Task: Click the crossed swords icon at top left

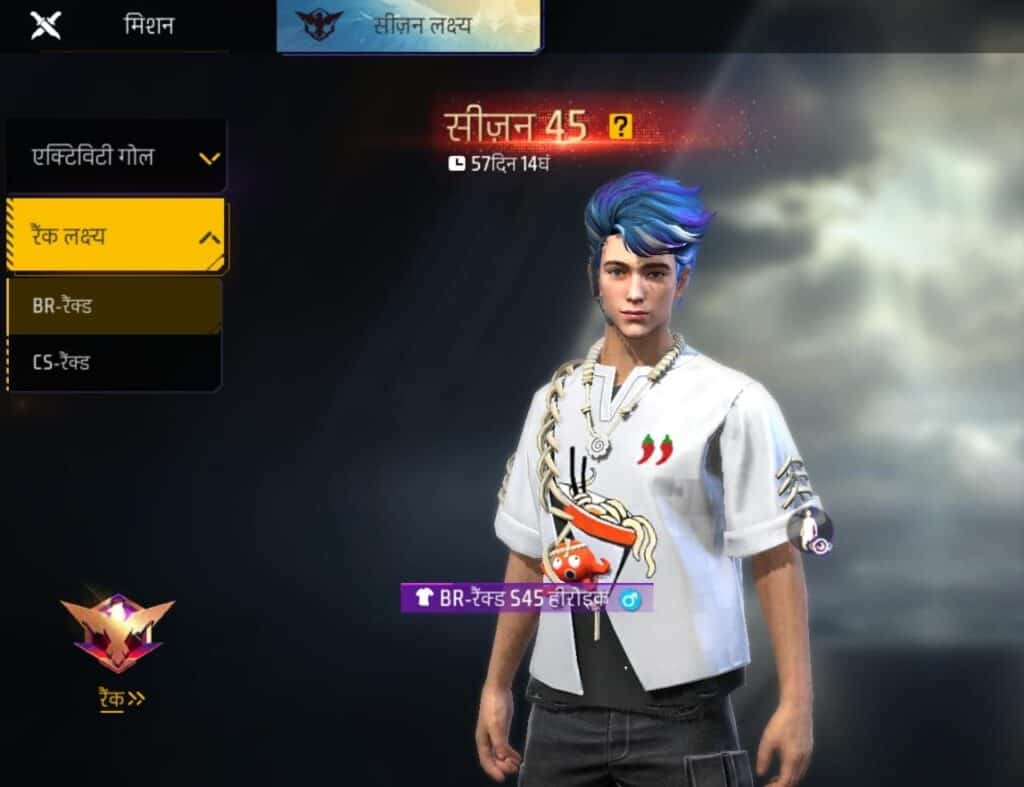Action: [46, 25]
